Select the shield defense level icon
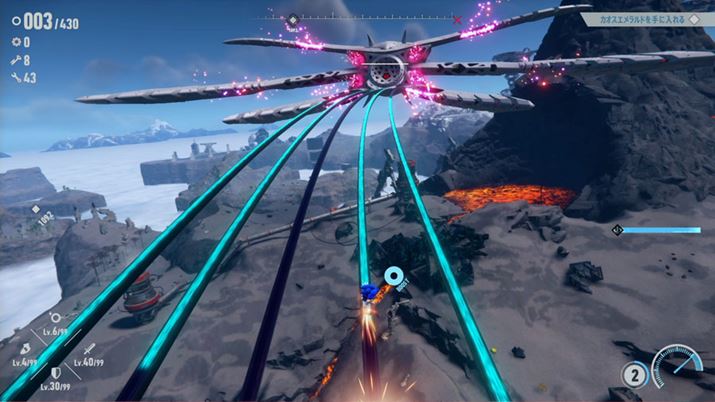The width and height of the screenshot is (715, 402). tap(55, 371)
